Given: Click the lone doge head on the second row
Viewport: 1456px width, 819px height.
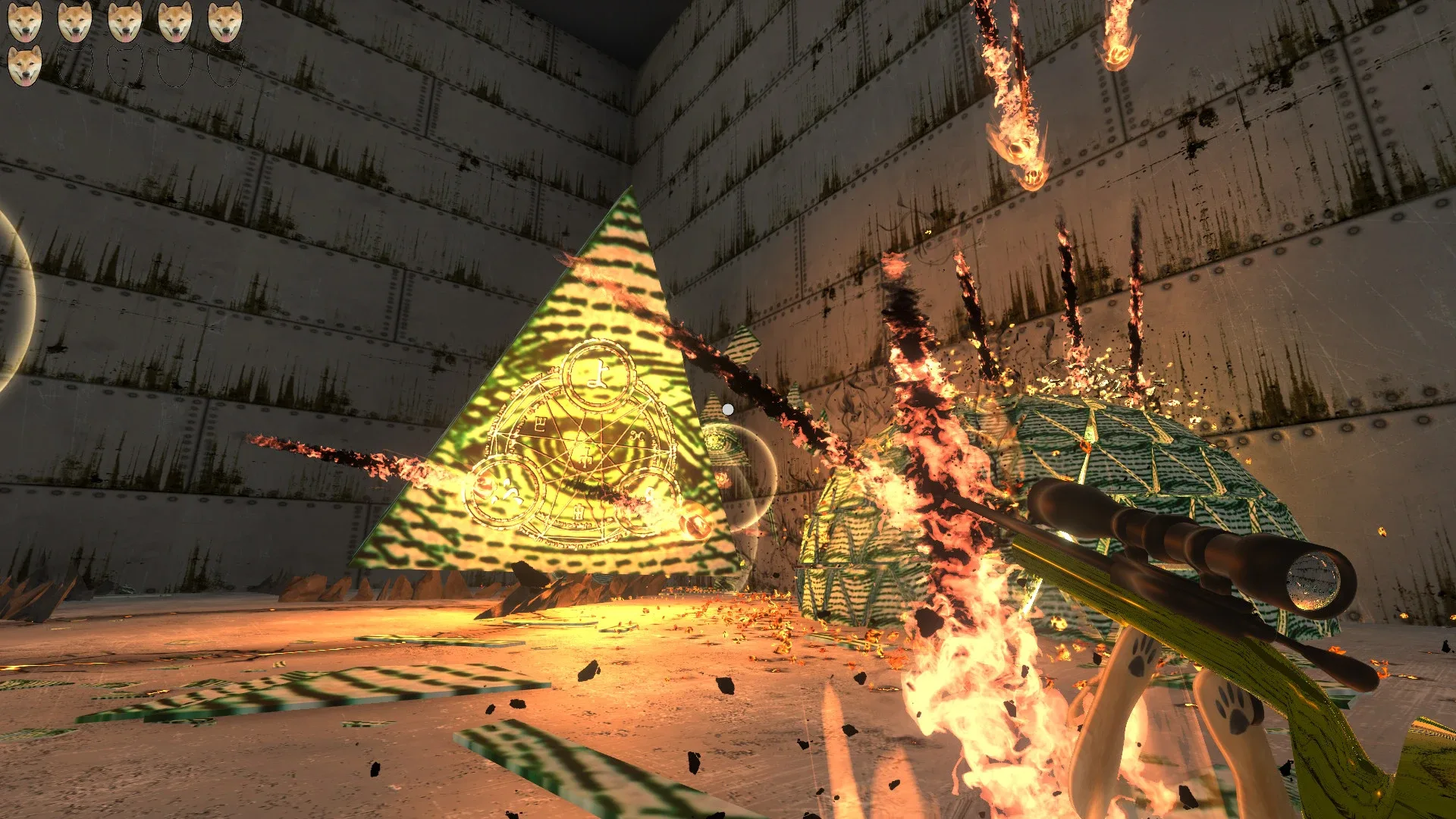Looking at the screenshot, I should [25, 65].
